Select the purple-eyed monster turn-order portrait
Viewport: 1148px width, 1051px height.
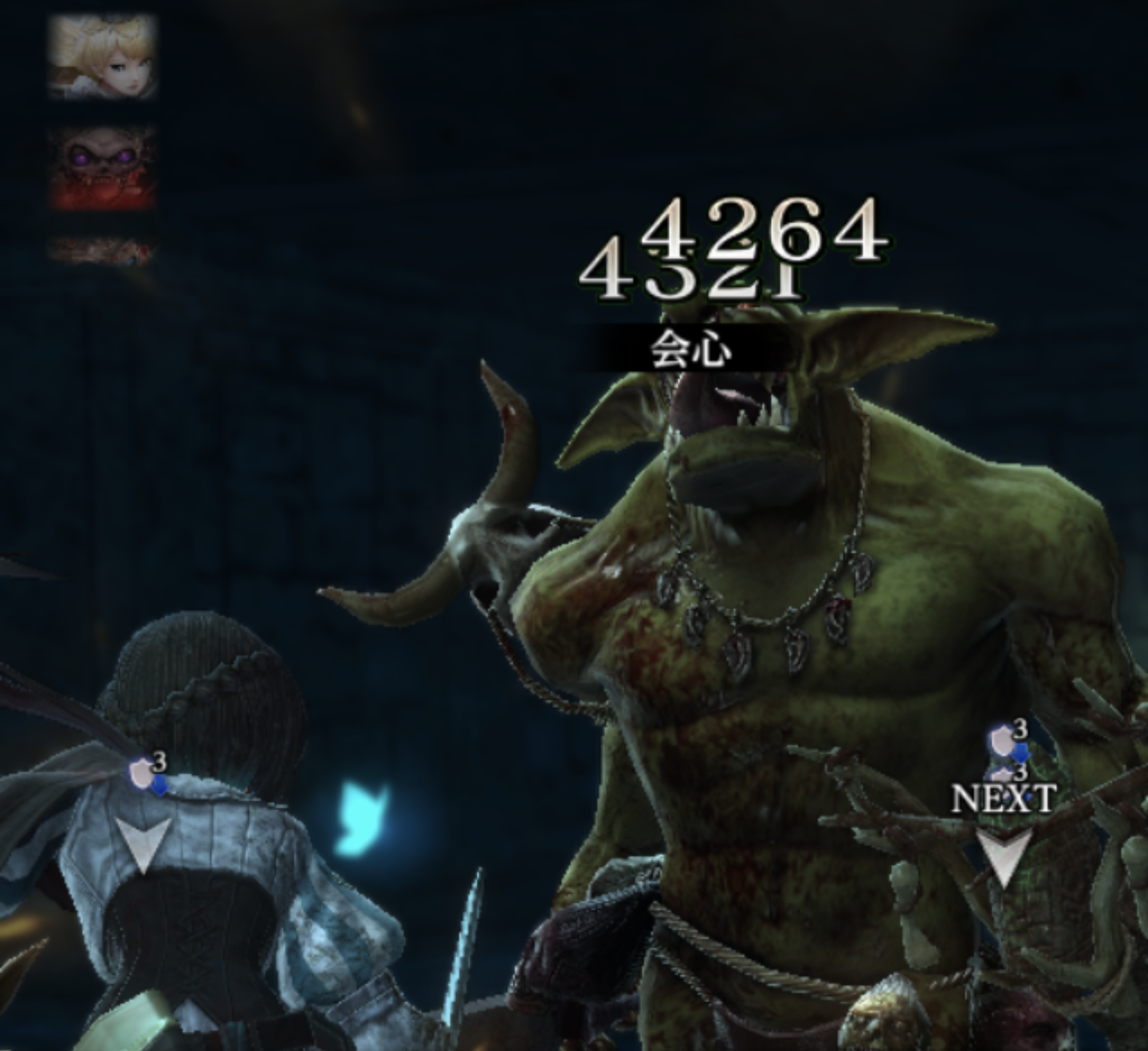pos(103,167)
